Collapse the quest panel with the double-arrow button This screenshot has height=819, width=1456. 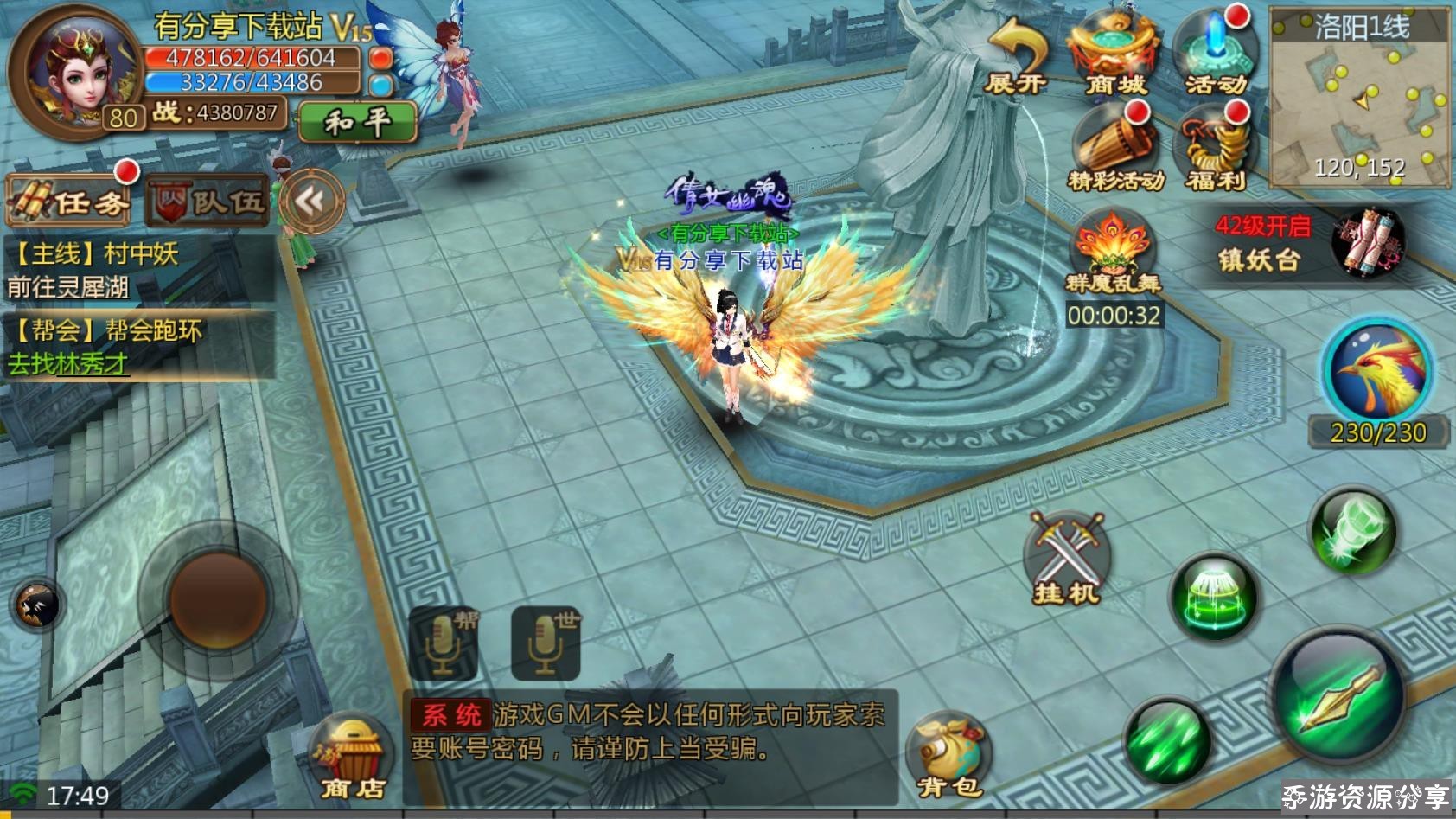(310, 202)
